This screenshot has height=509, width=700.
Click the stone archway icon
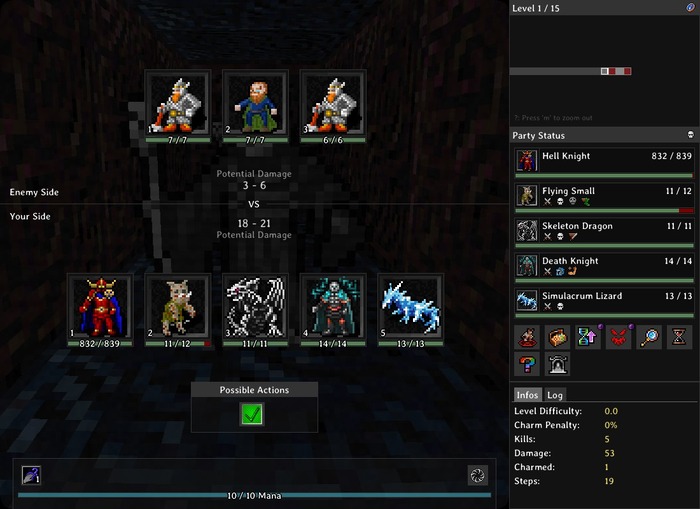(x=557, y=365)
